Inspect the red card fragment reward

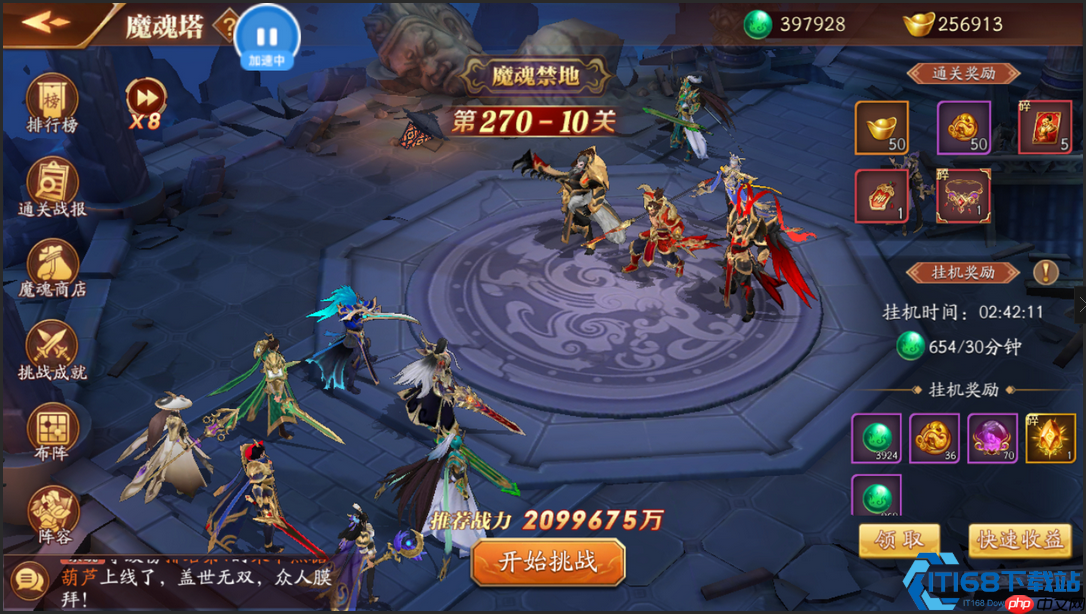point(1045,128)
